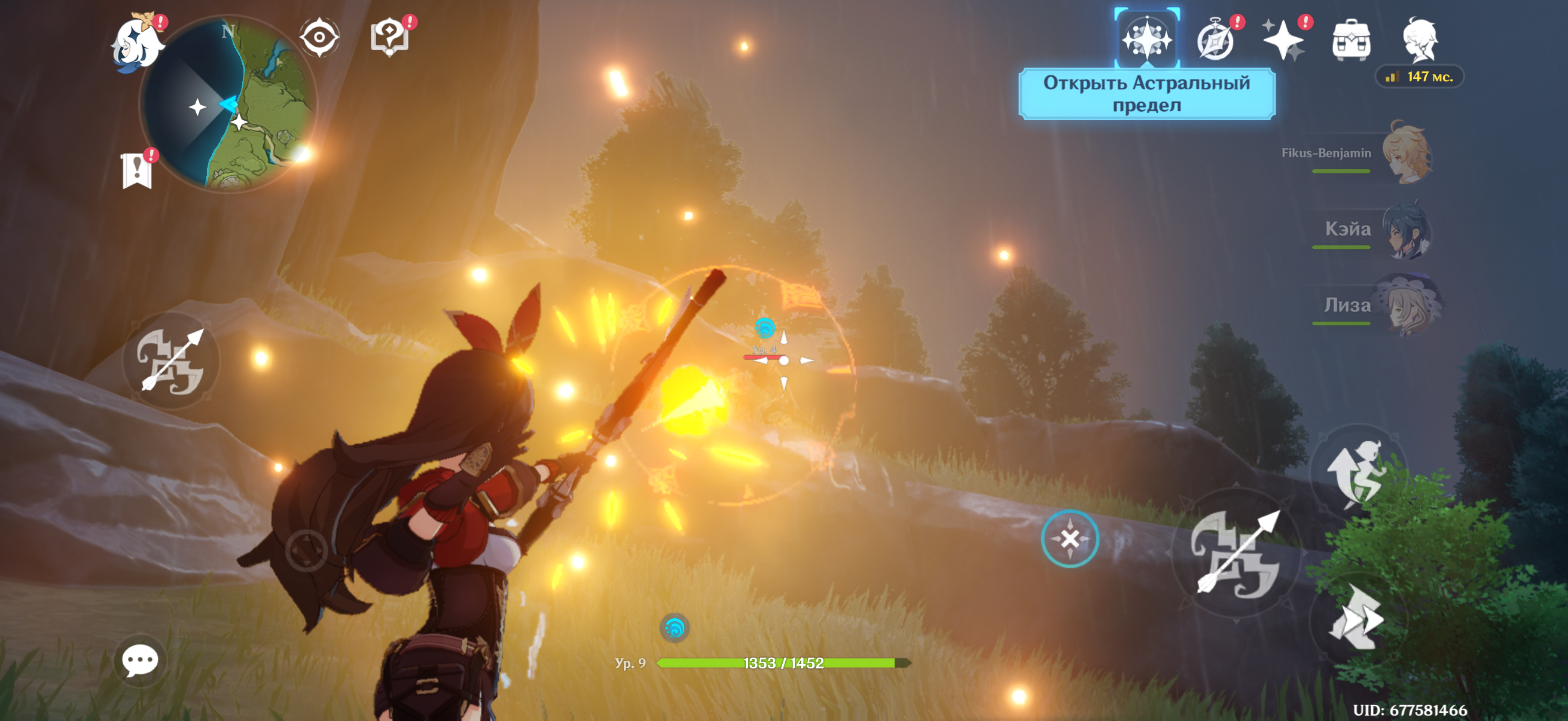Fire the bow attack button

(x=1236, y=552)
